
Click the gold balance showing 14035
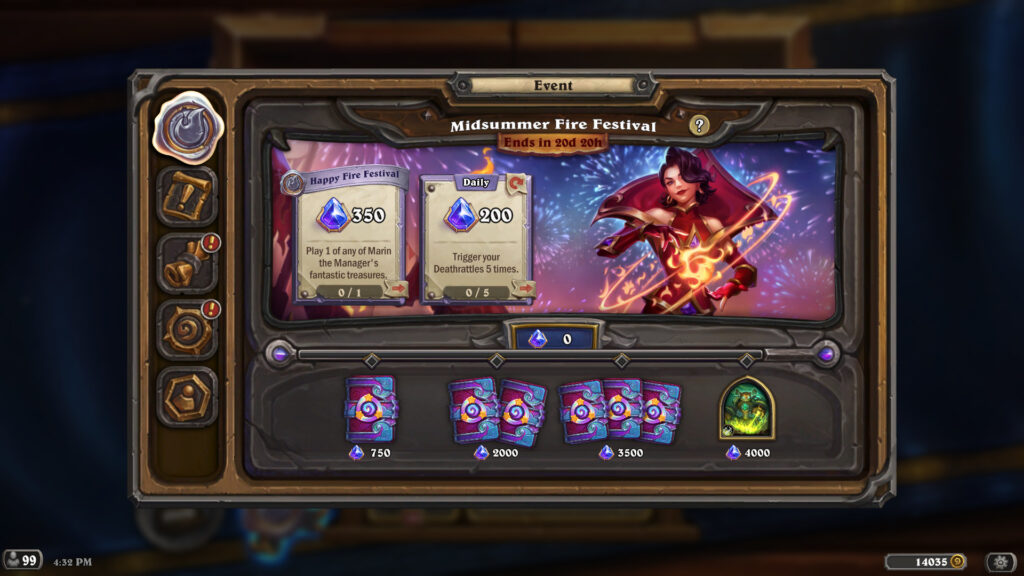[925, 562]
